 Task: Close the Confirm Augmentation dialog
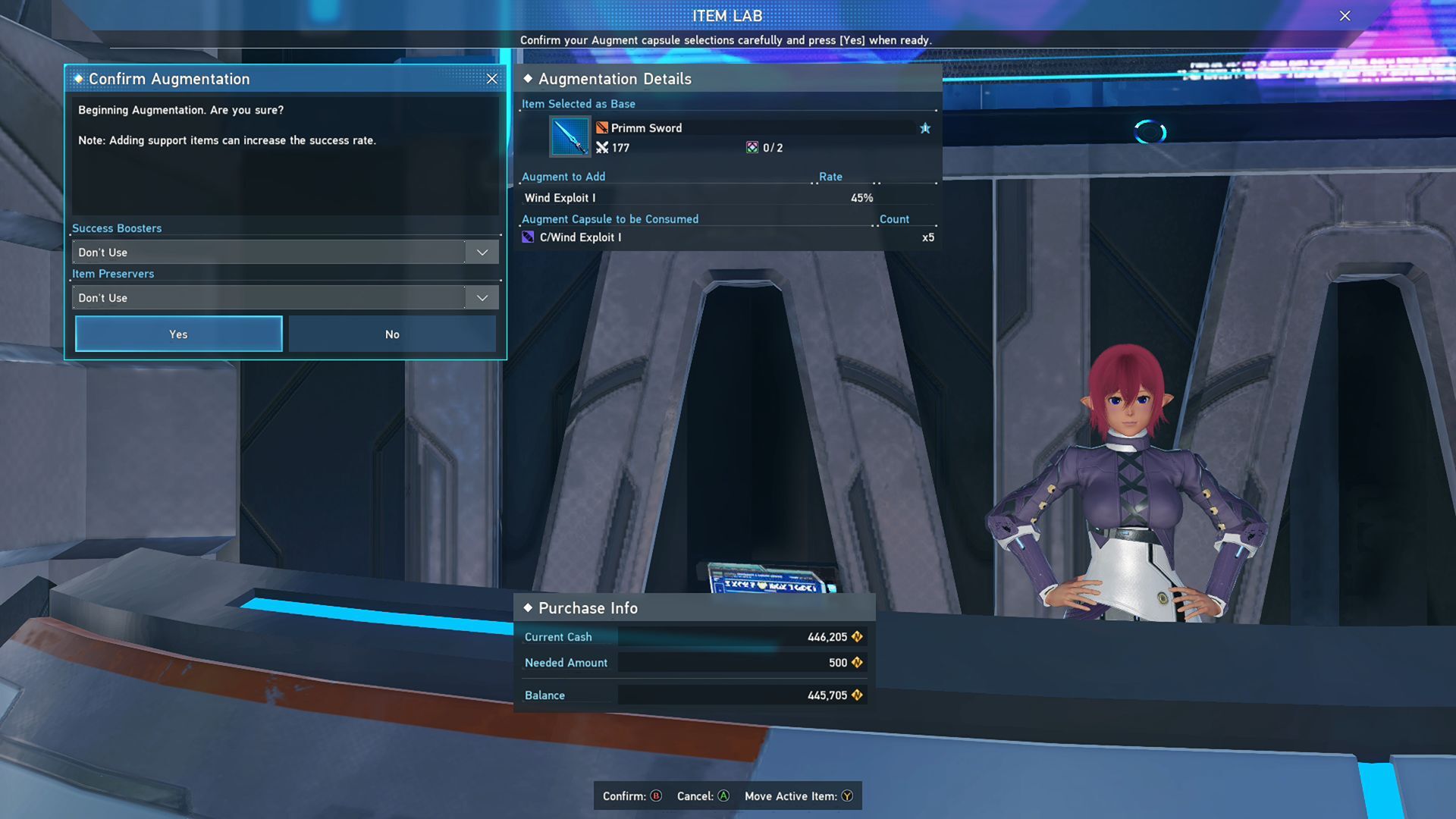pyautogui.click(x=492, y=79)
